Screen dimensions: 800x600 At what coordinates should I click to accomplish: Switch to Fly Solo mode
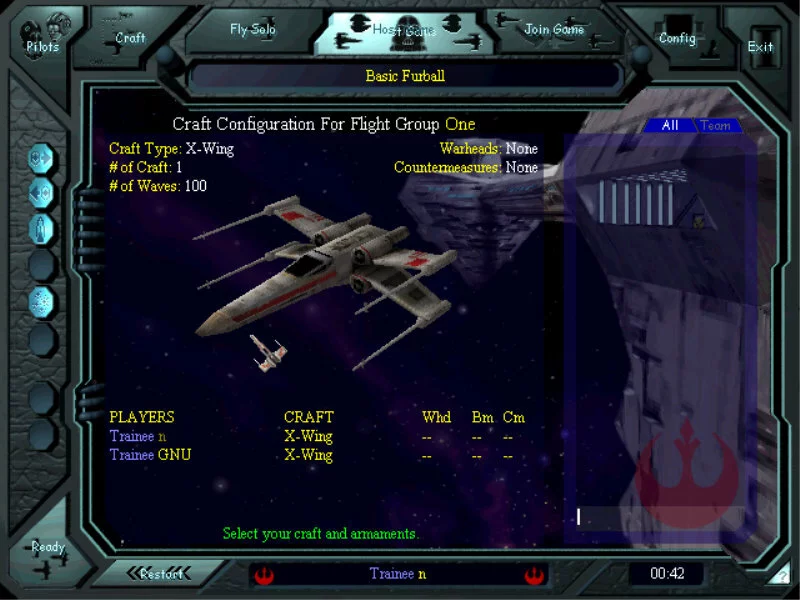click(252, 30)
